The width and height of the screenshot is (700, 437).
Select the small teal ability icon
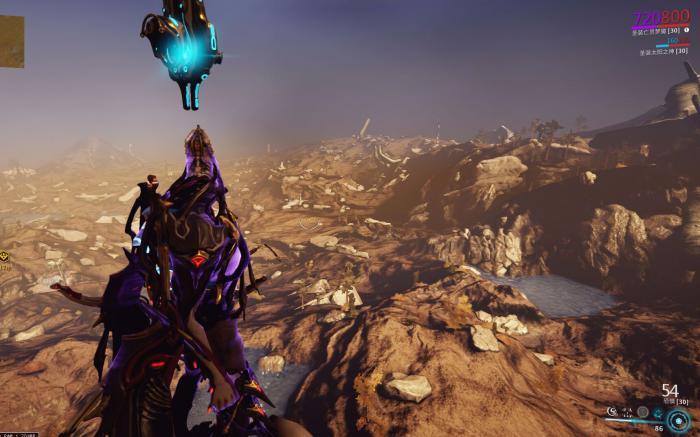coord(659,411)
